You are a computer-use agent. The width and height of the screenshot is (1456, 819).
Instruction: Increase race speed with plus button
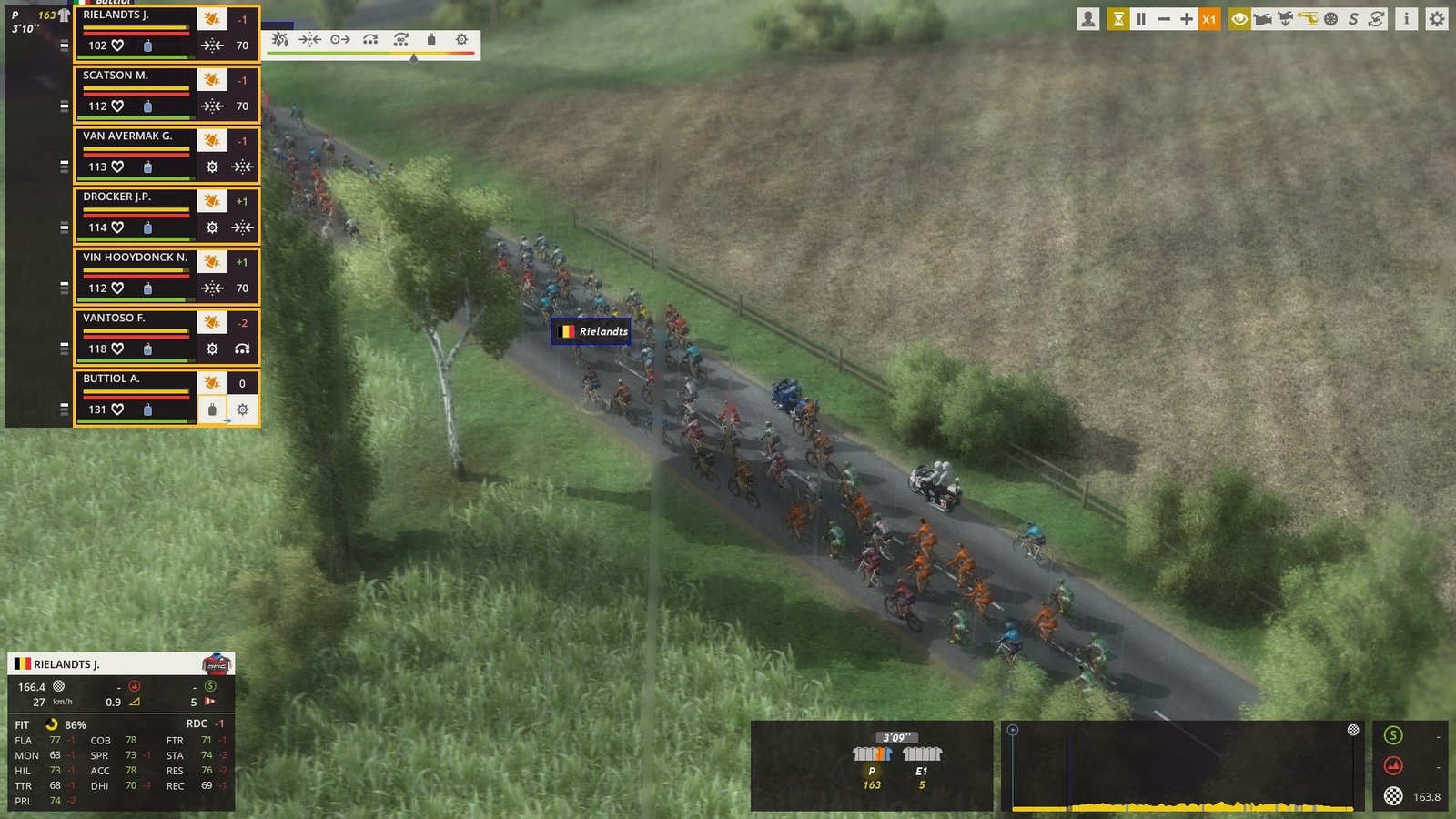coord(1187,19)
